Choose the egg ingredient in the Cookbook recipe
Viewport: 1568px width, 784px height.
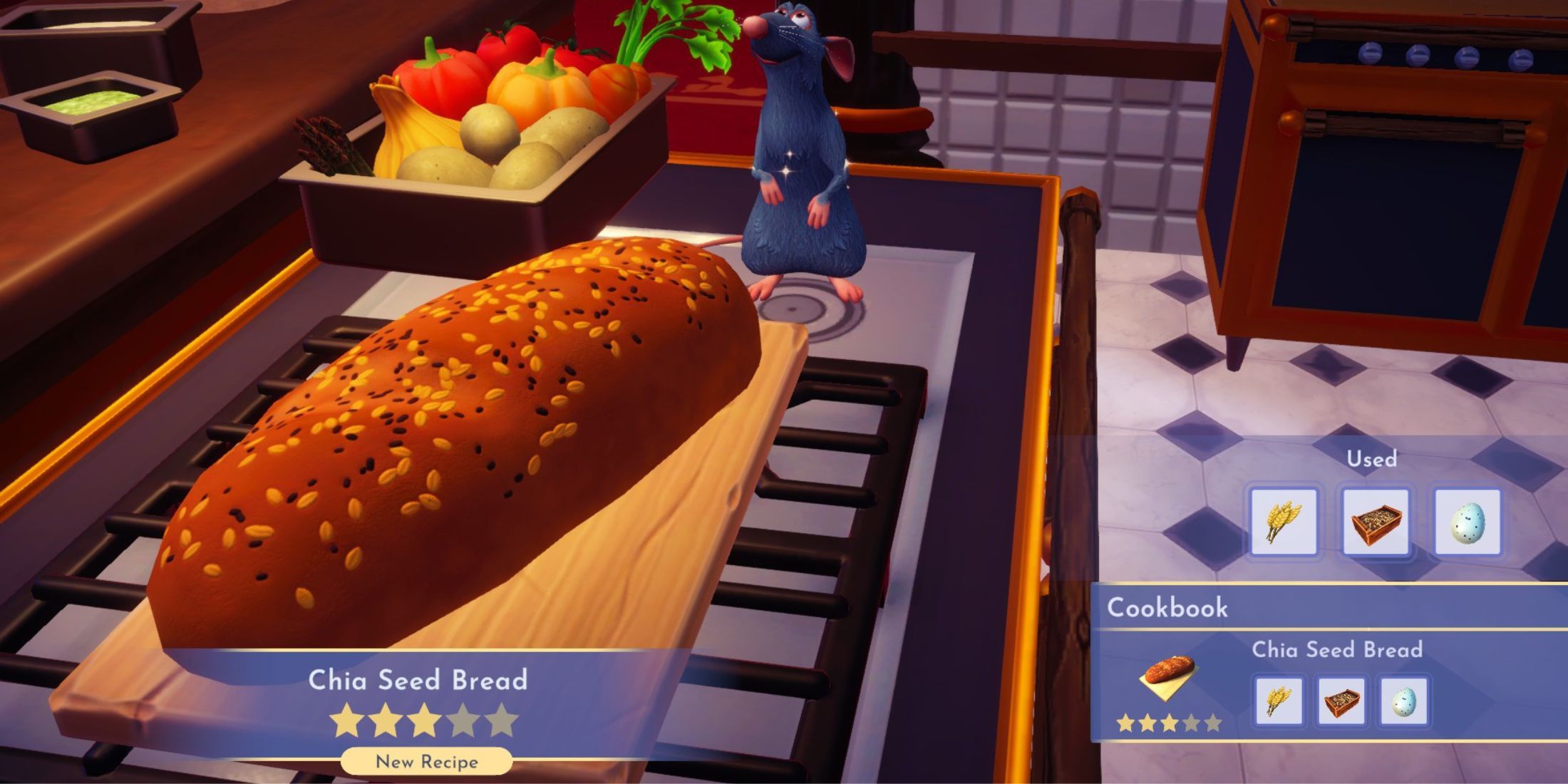[x=1403, y=701]
